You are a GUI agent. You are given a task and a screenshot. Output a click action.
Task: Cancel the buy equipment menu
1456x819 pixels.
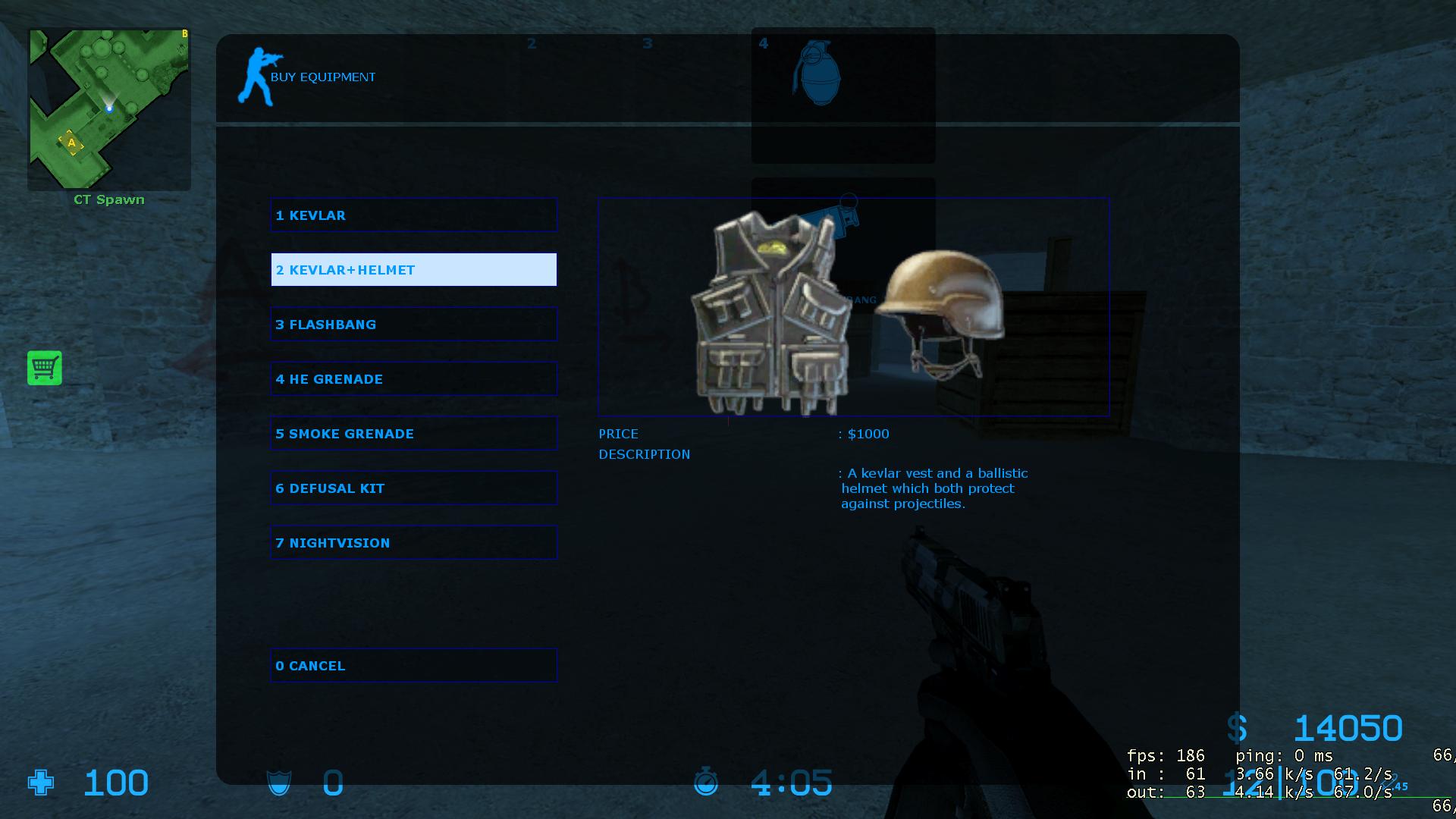pyautogui.click(x=413, y=666)
